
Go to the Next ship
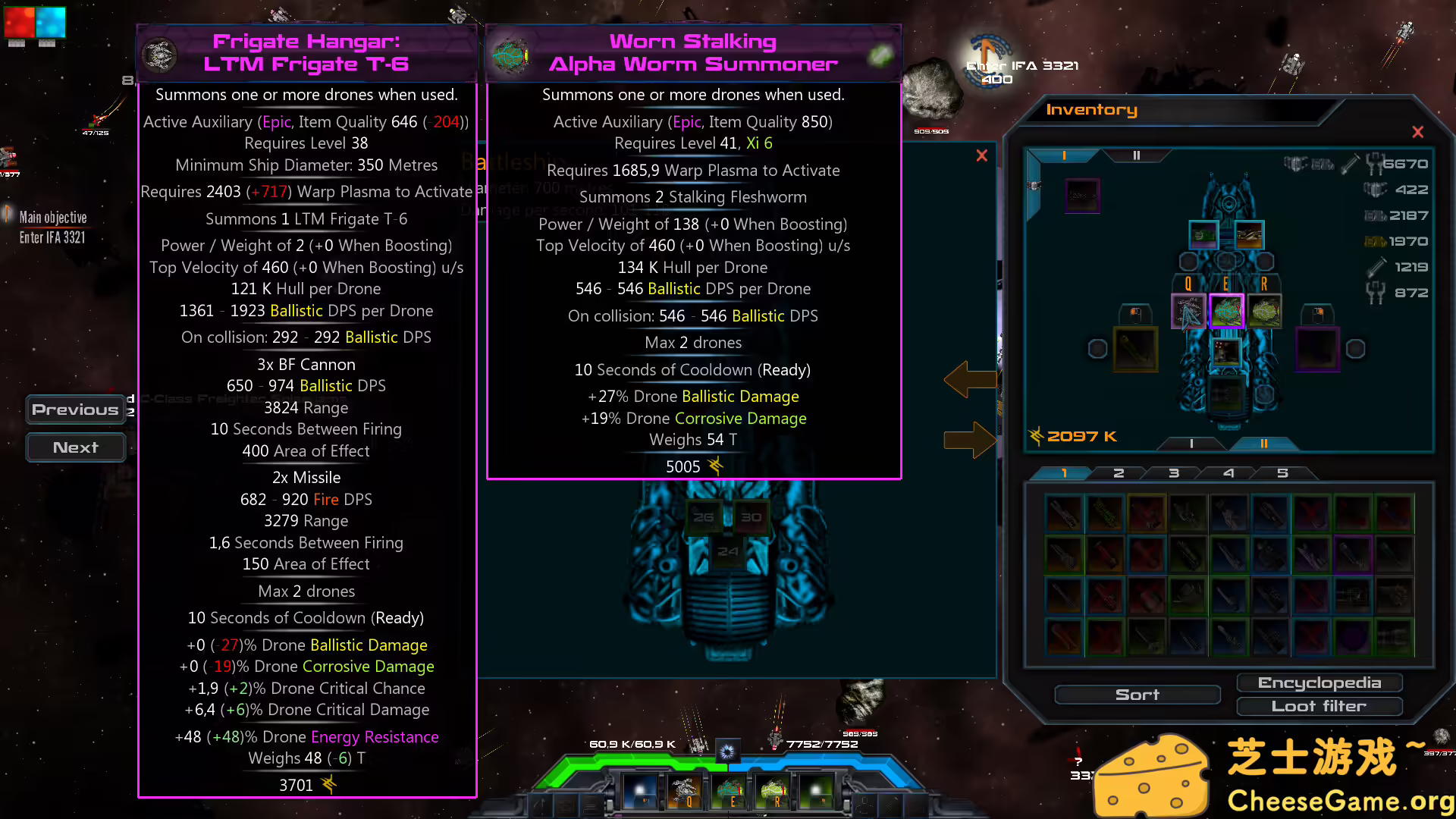(75, 447)
